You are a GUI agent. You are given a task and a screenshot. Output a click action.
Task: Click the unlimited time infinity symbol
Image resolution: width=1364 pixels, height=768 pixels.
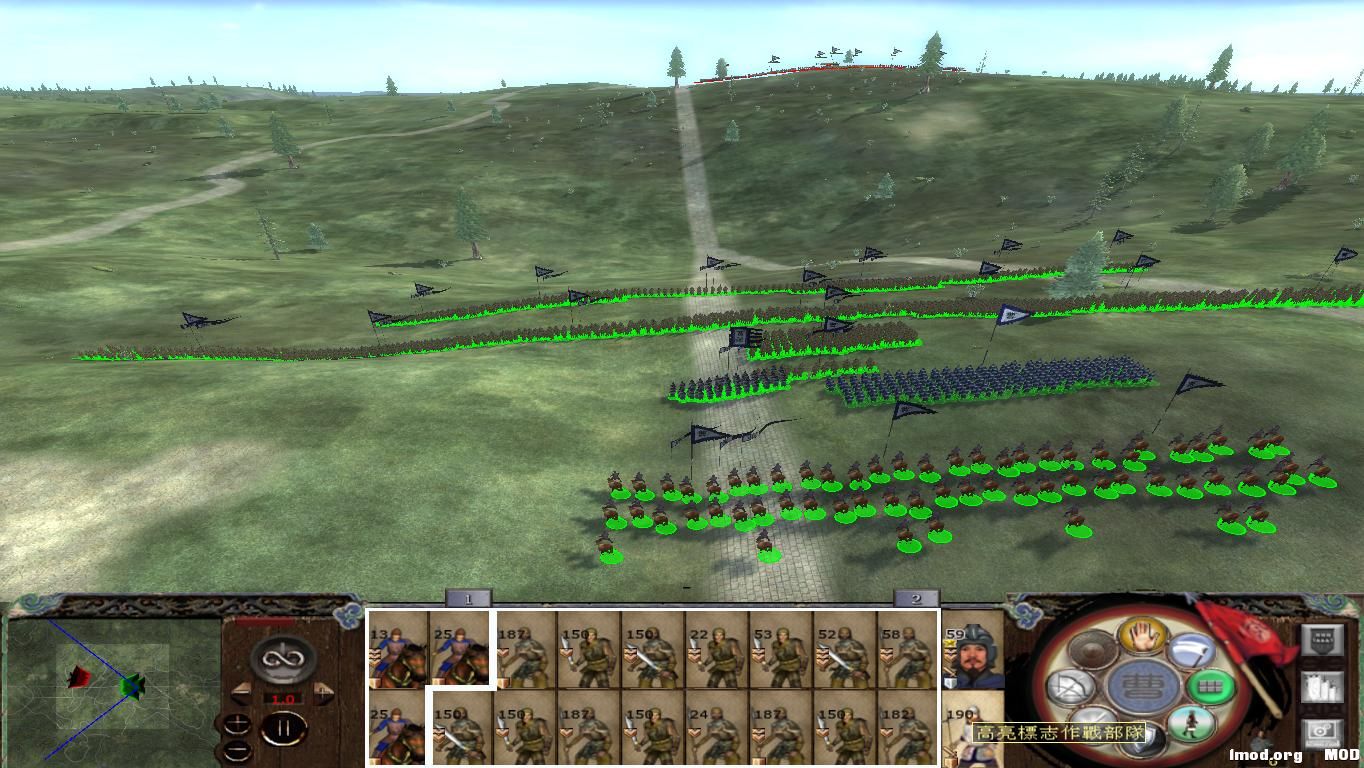click(x=281, y=659)
